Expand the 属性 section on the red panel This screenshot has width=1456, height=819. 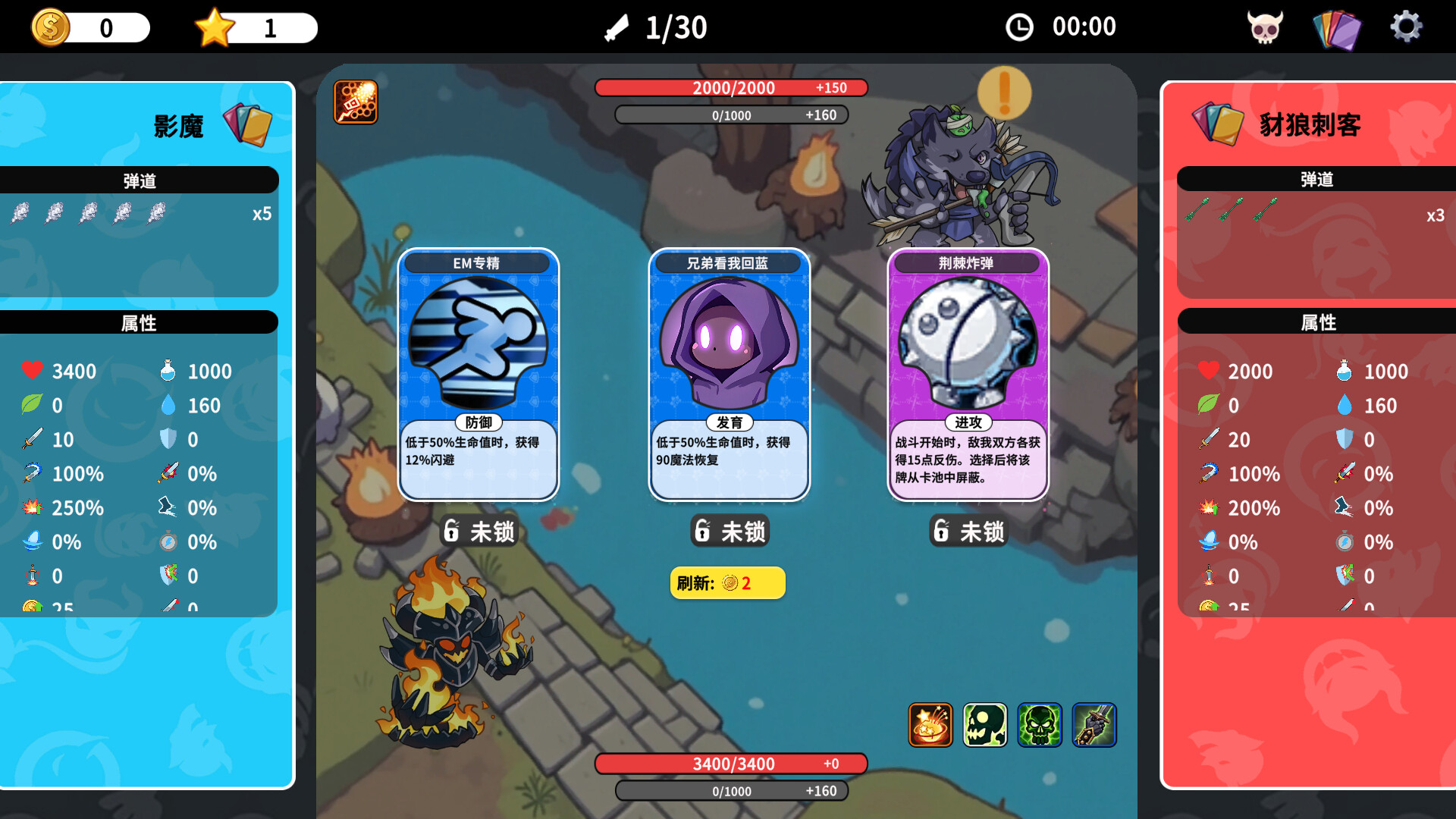click(1319, 322)
